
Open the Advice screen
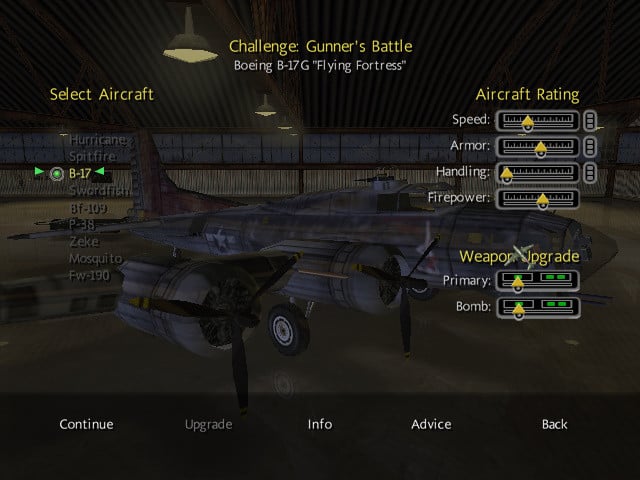[x=431, y=424]
